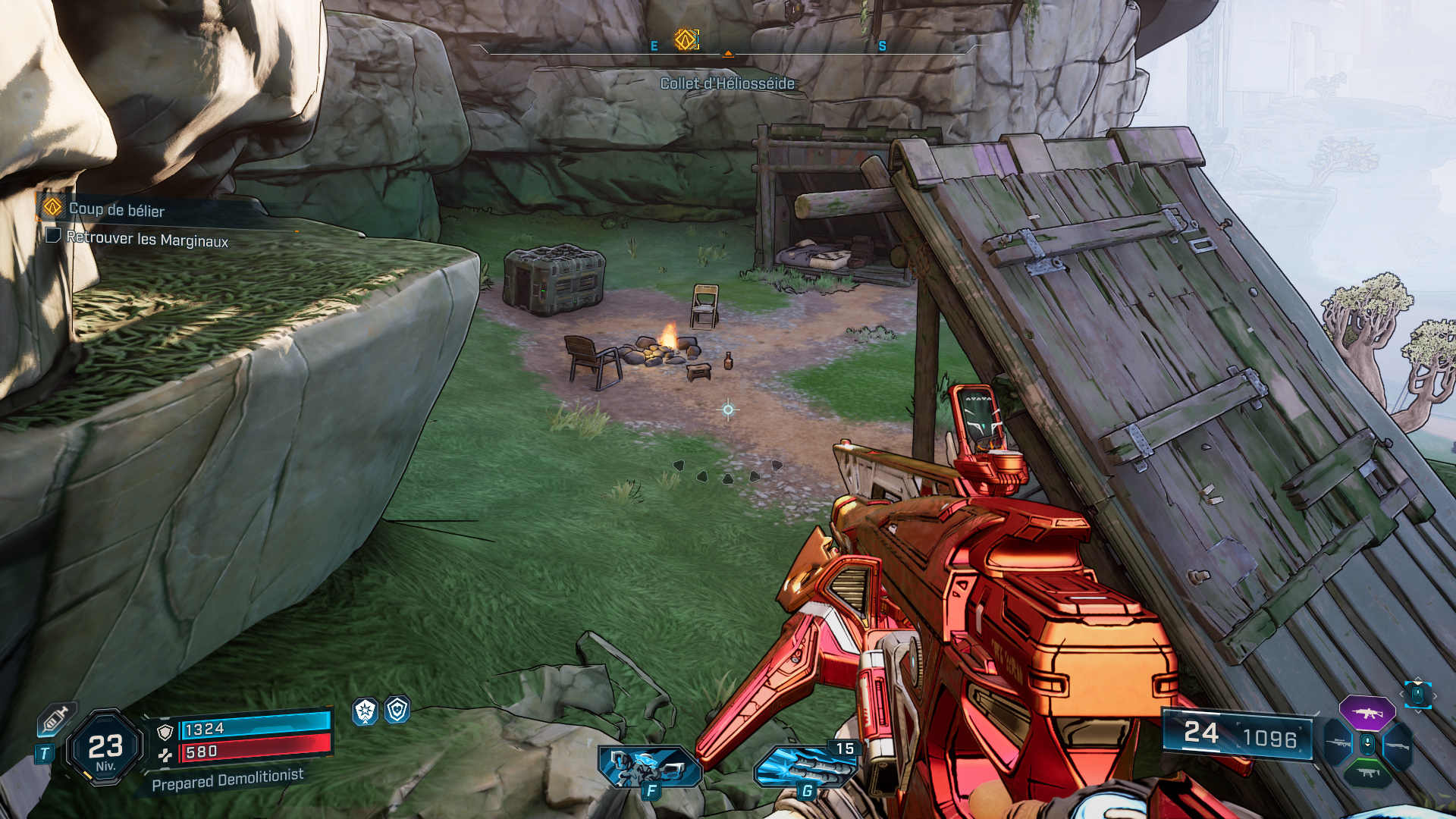Choose the green SMG weapon slot
This screenshot has height=819, width=1456.
(x=1367, y=773)
